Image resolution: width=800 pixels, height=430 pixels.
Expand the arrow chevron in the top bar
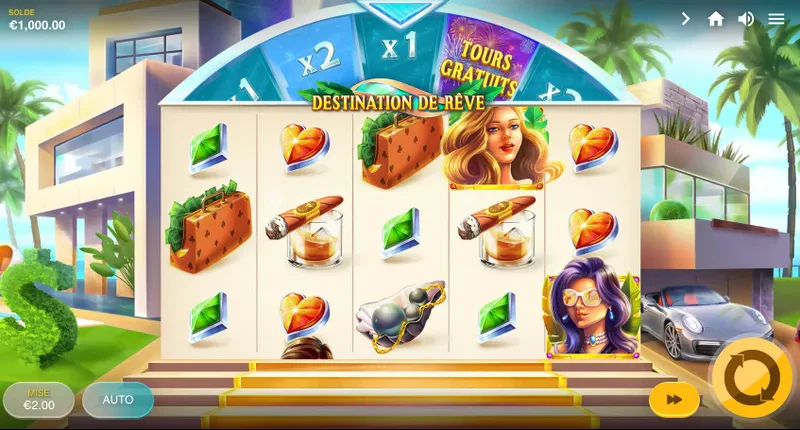[686, 19]
